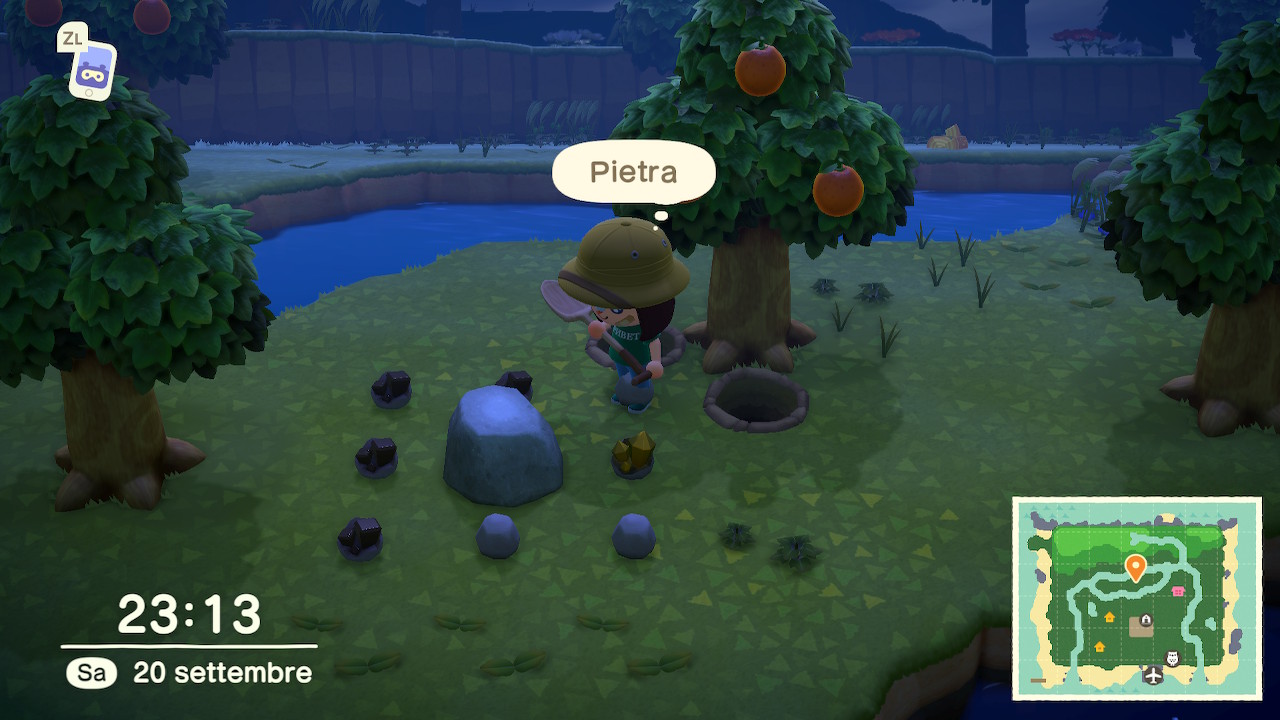The image size is (1280, 720).
Task: Click the airplane airport marker on the map
Action: [1154, 676]
